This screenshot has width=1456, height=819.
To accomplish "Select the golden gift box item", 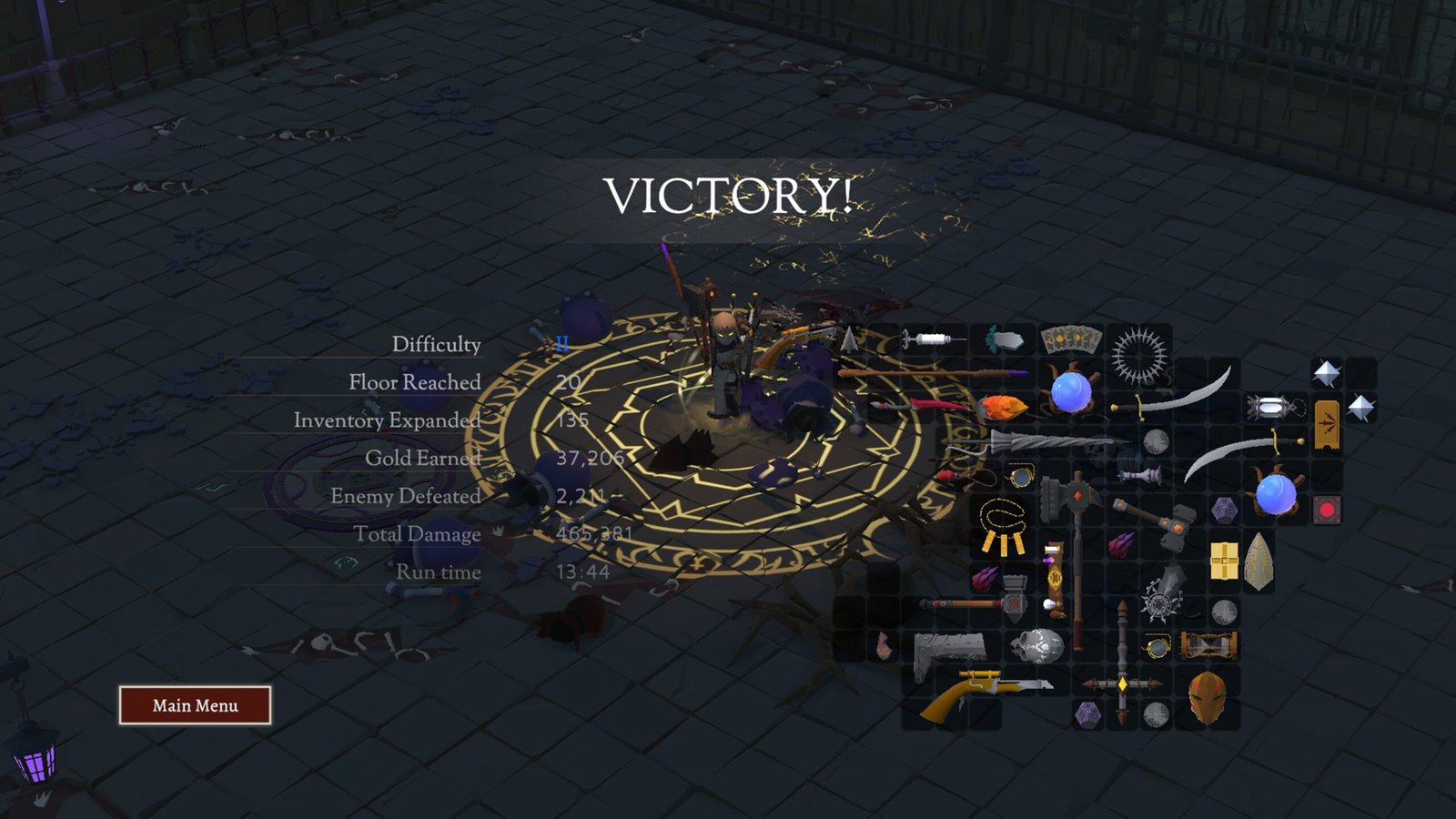I will pyautogui.click(x=1224, y=561).
